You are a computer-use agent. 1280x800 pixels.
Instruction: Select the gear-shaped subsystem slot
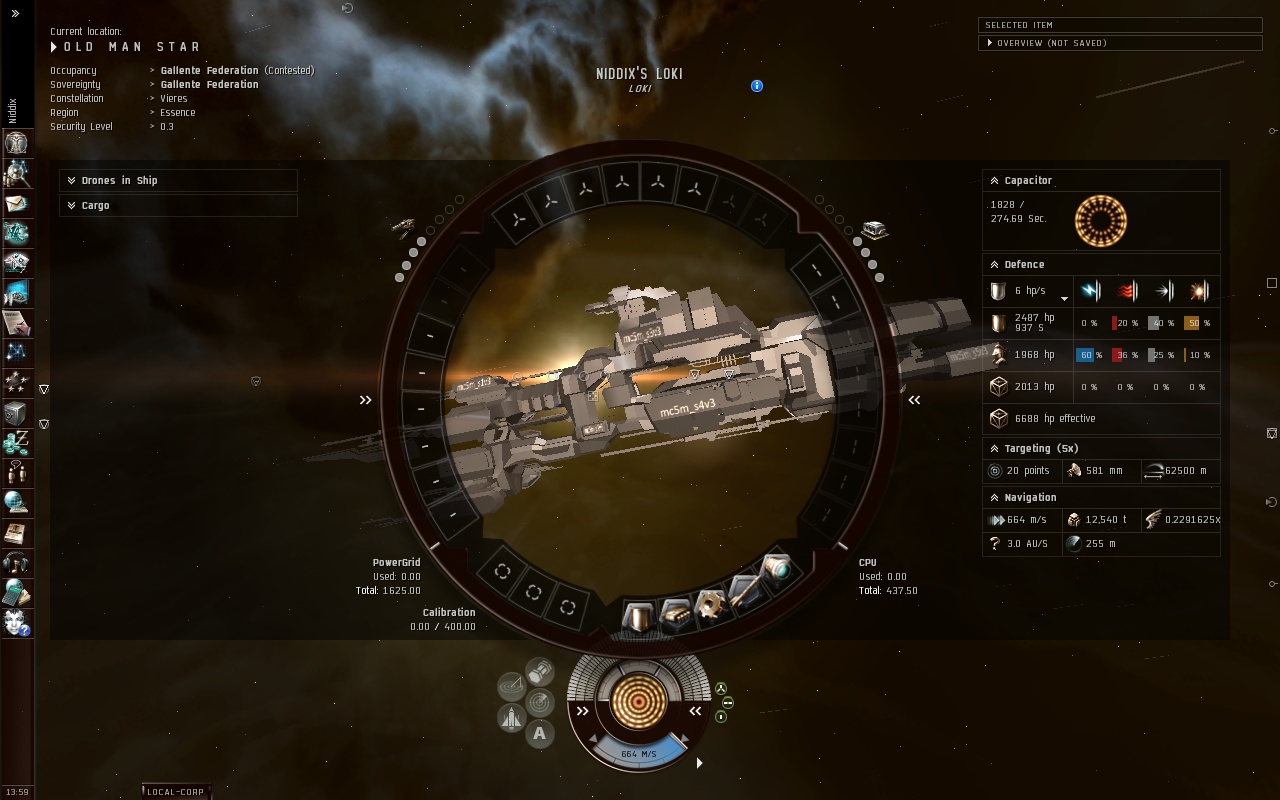[x=710, y=605]
